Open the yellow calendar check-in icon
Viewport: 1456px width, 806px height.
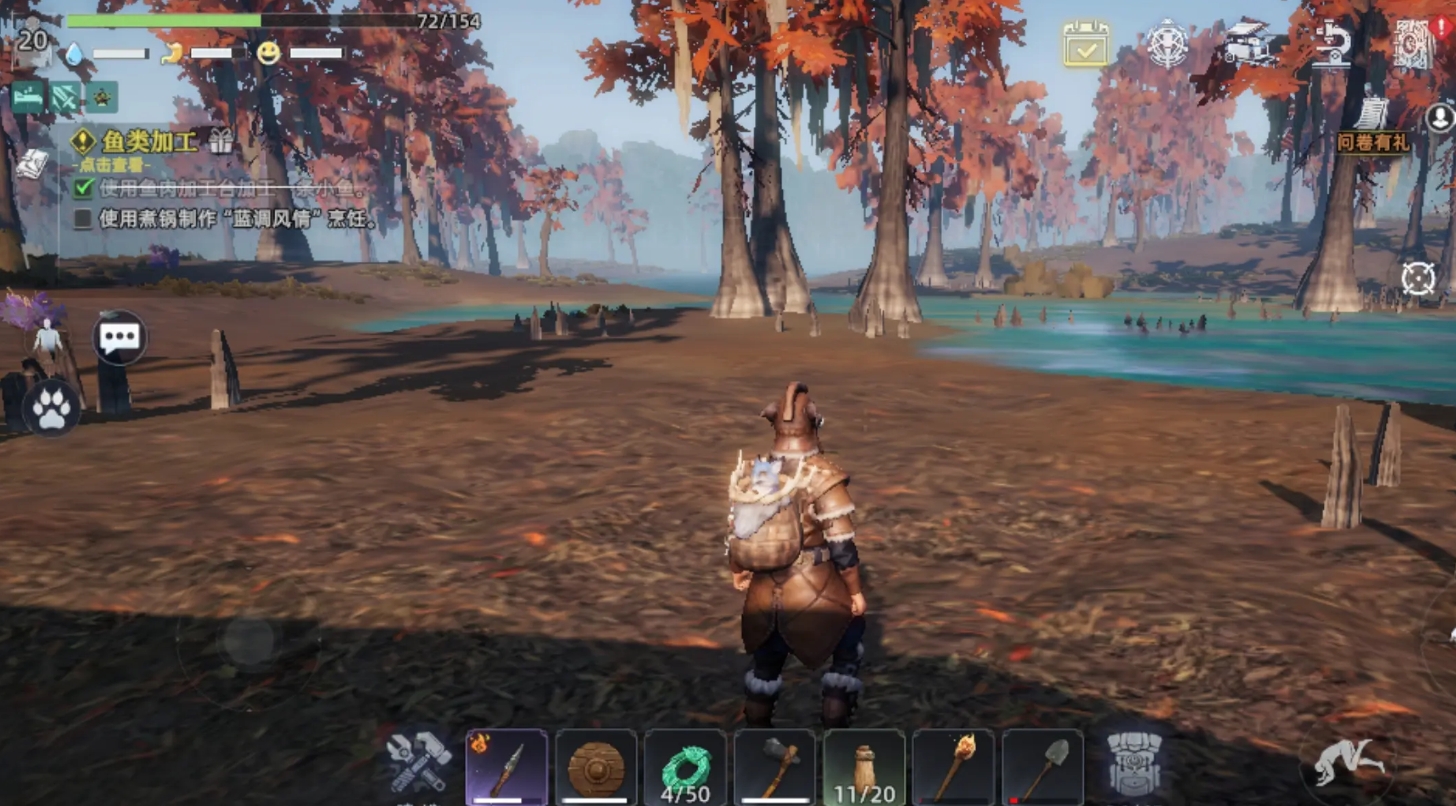(1085, 44)
